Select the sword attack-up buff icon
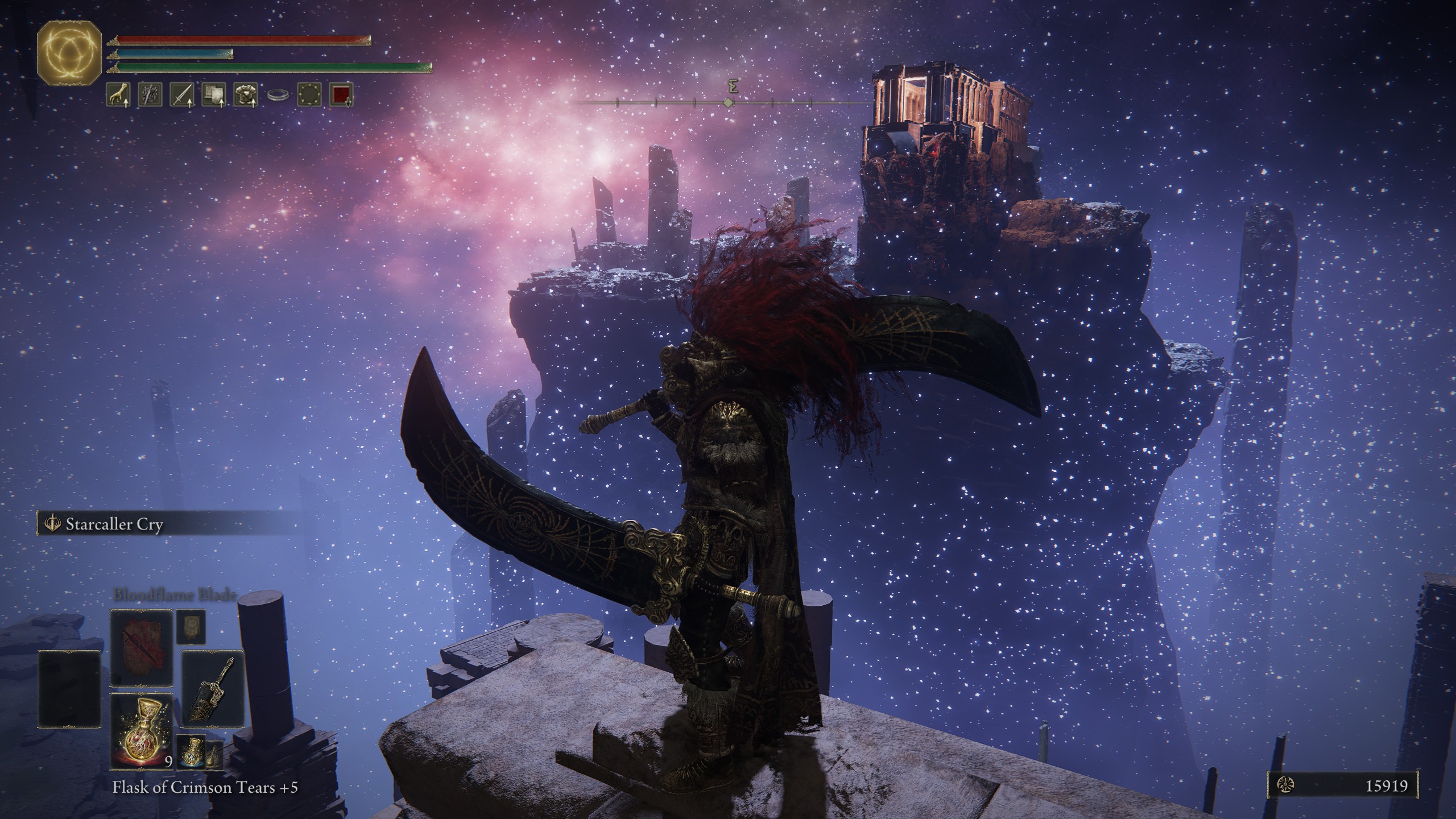The image size is (1456, 819). click(182, 95)
